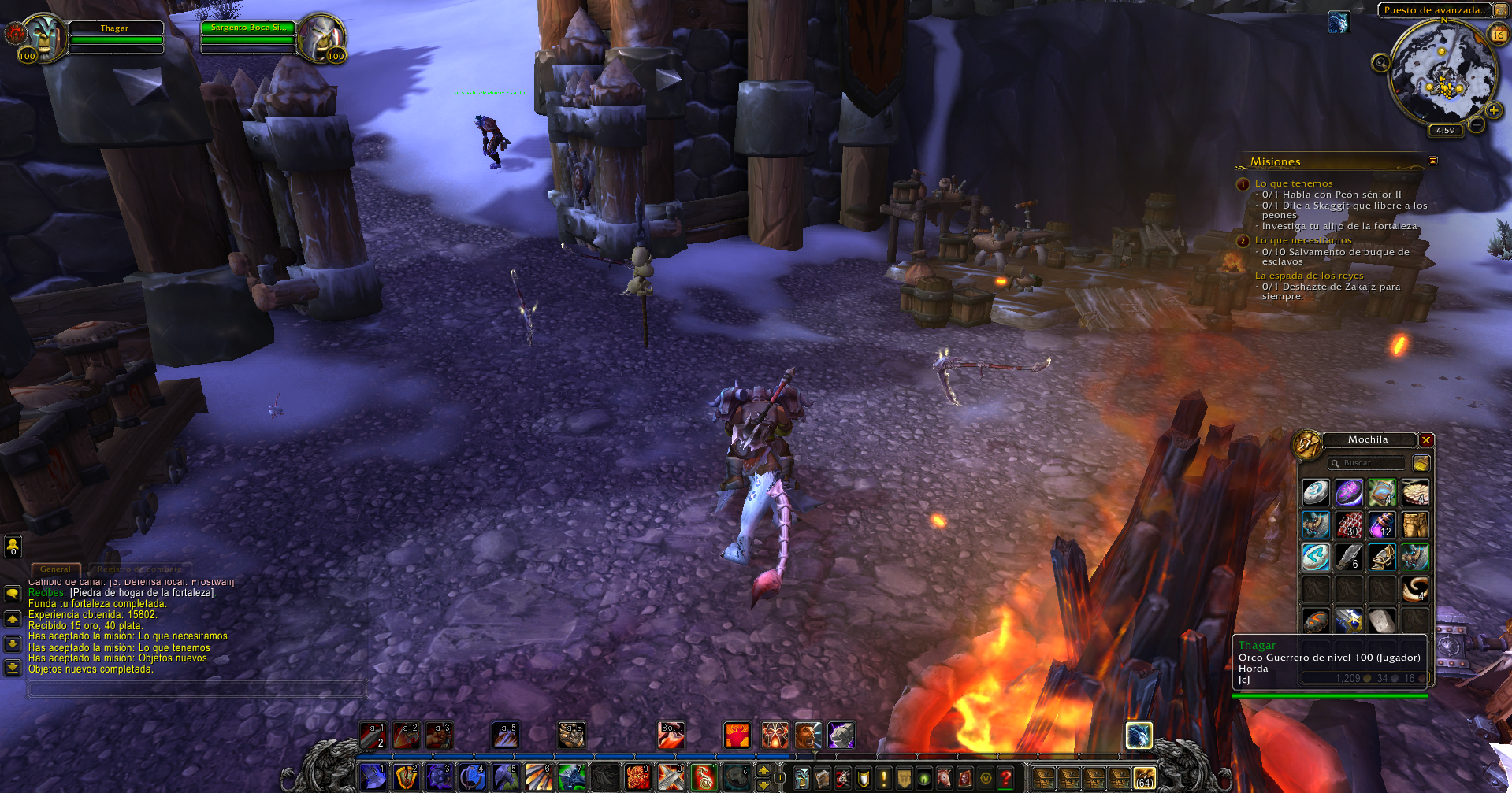Image resolution: width=1512 pixels, height=793 pixels.
Task: Open the minimap tracking magnifier button
Action: coord(1380,63)
